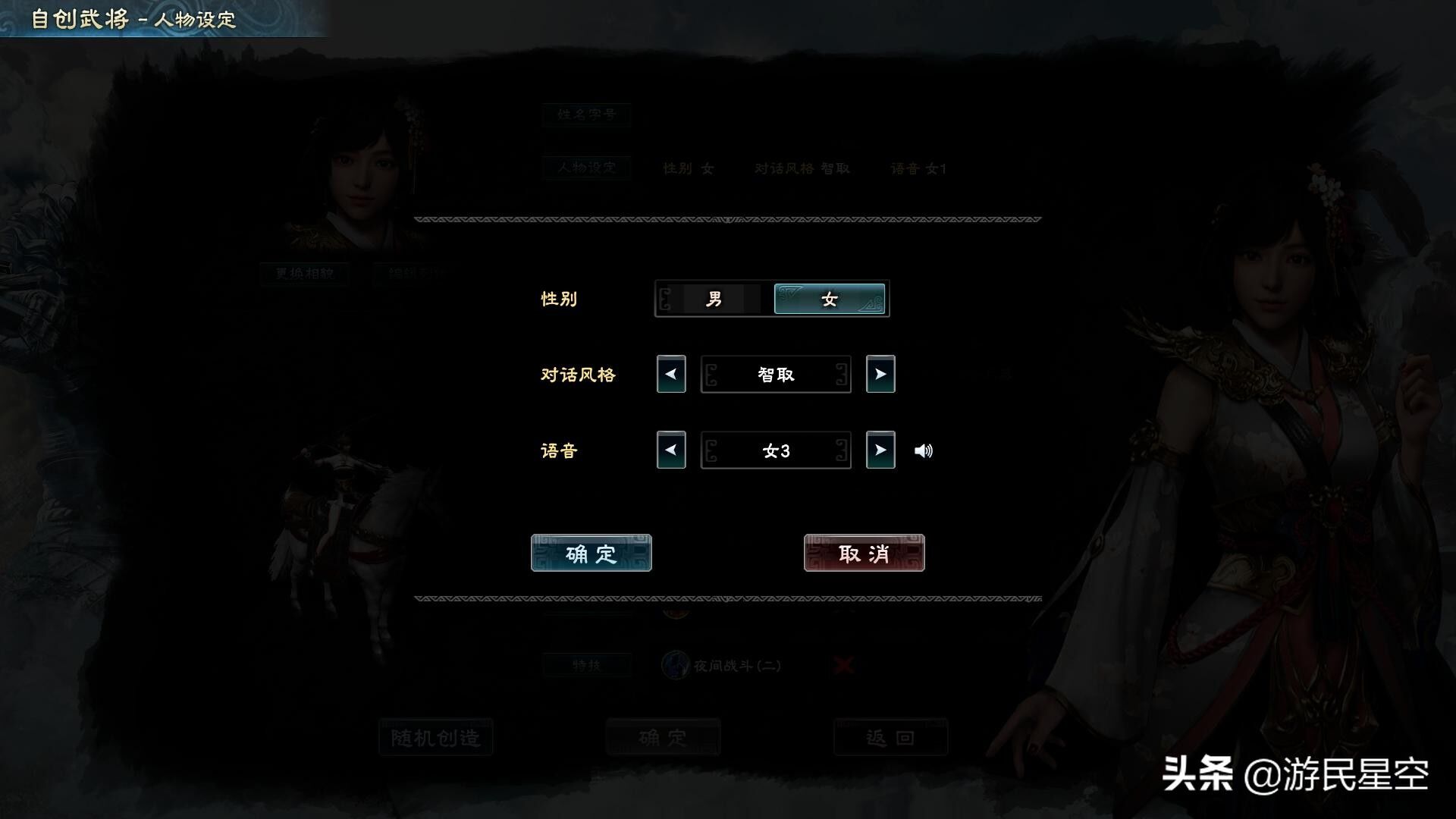The width and height of the screenshot is (1456, 819).
Task: Open the 智取 dialogue style selector
Action: coord(775,374)
